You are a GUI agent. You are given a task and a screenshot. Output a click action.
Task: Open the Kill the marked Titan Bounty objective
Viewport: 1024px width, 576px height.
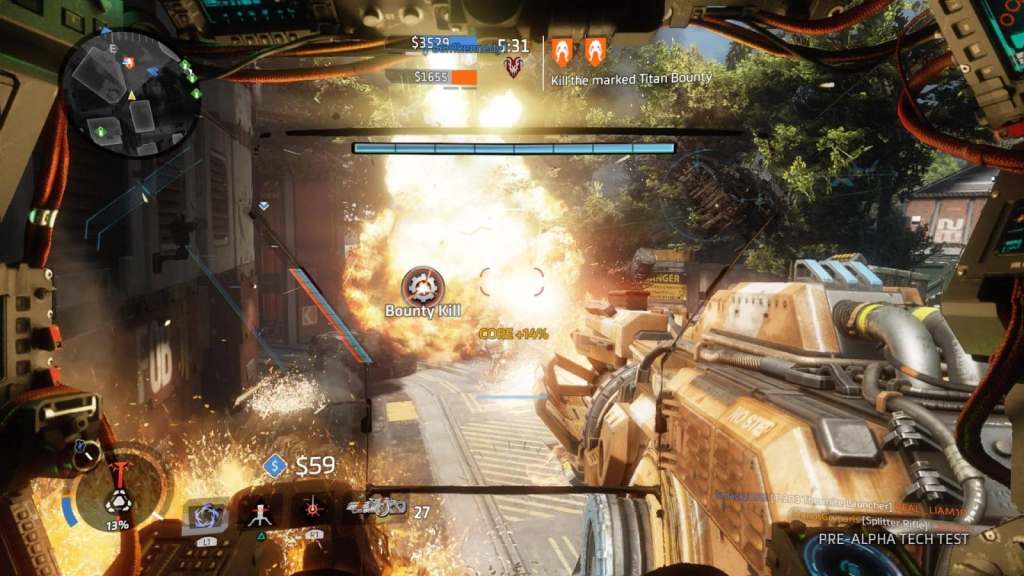631,78
